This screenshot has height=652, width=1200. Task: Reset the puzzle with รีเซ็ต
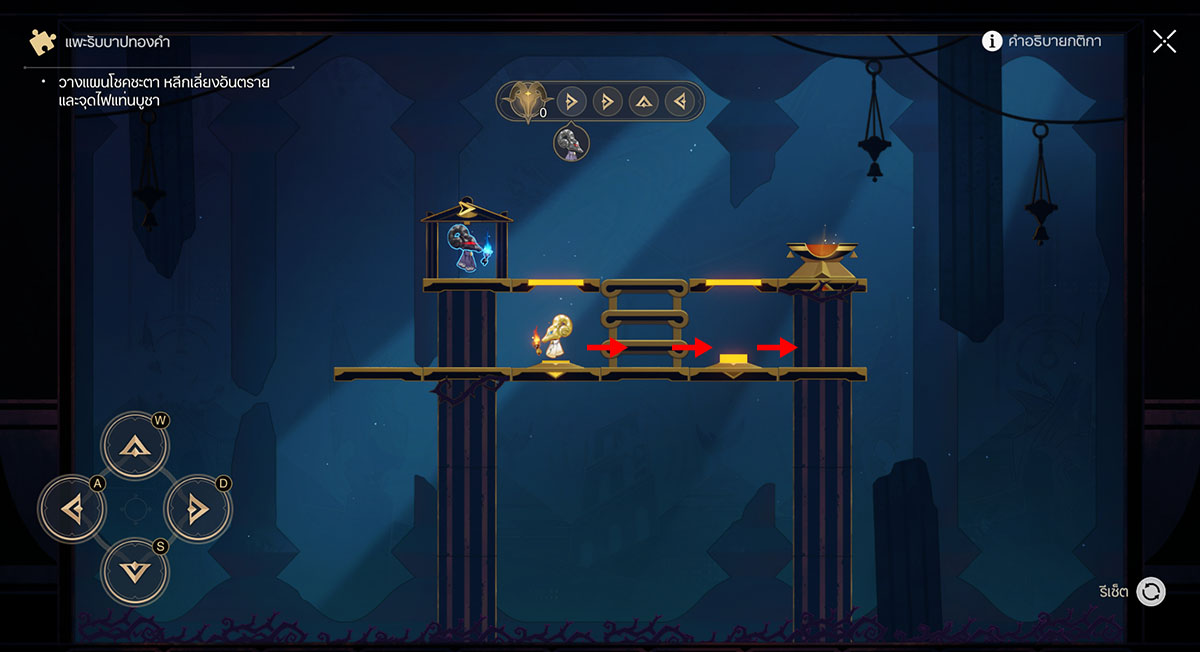point(1150,591)
